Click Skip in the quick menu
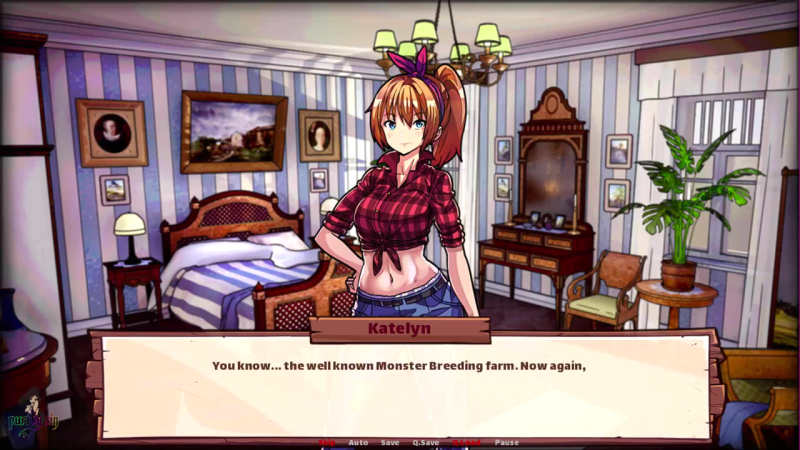This screenshot has height=450, width=800. [327, 442]
